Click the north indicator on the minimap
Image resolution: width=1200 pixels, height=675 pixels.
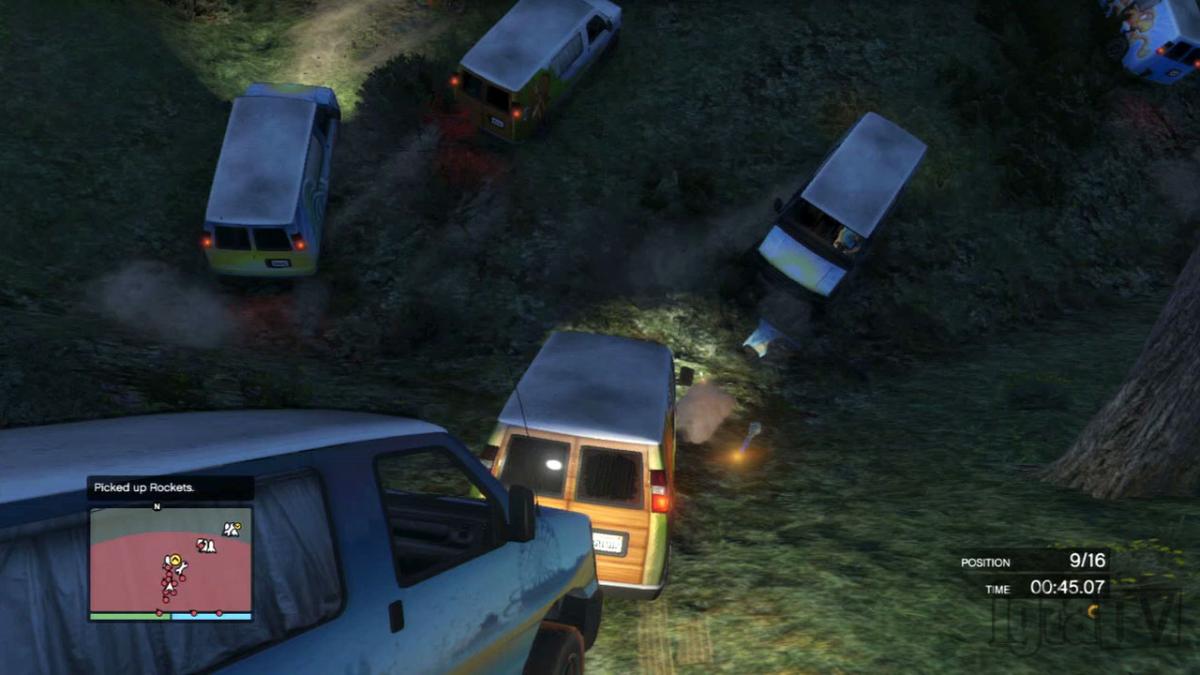pos(156,506)
